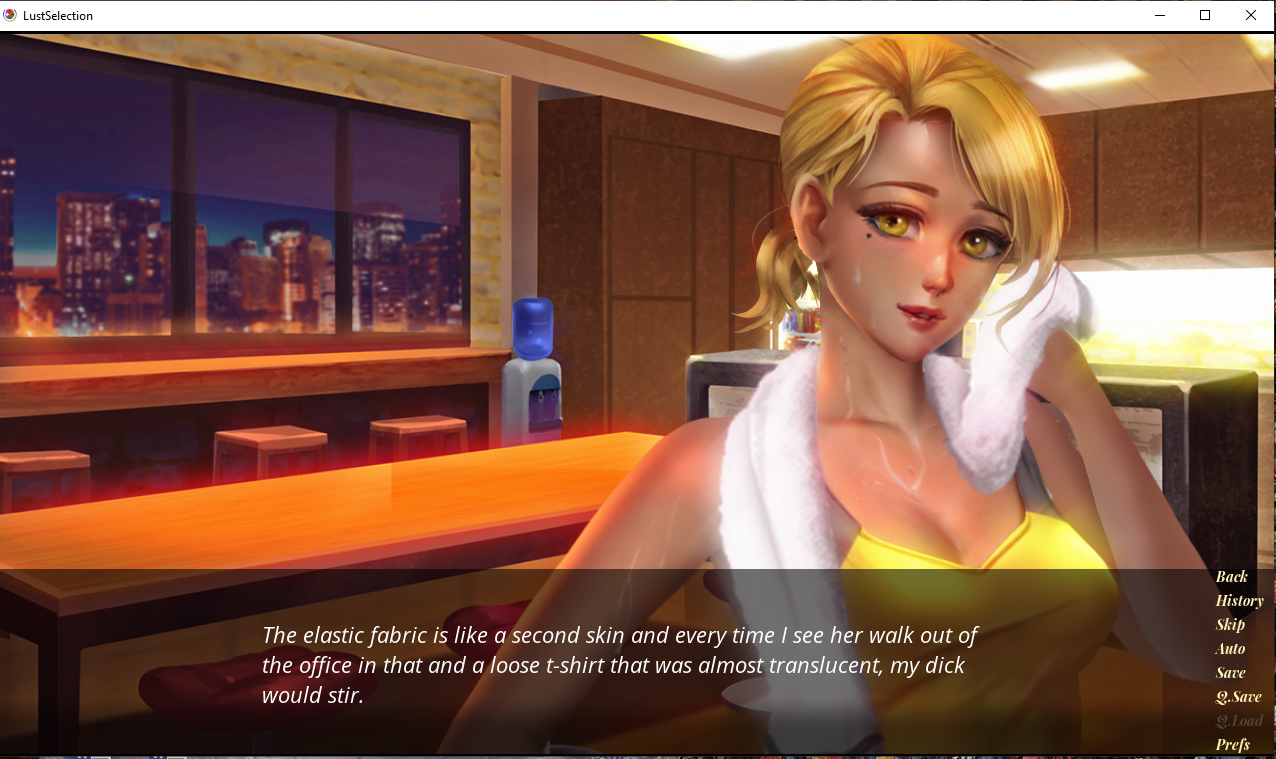Open the dialogue History log

1239,601
